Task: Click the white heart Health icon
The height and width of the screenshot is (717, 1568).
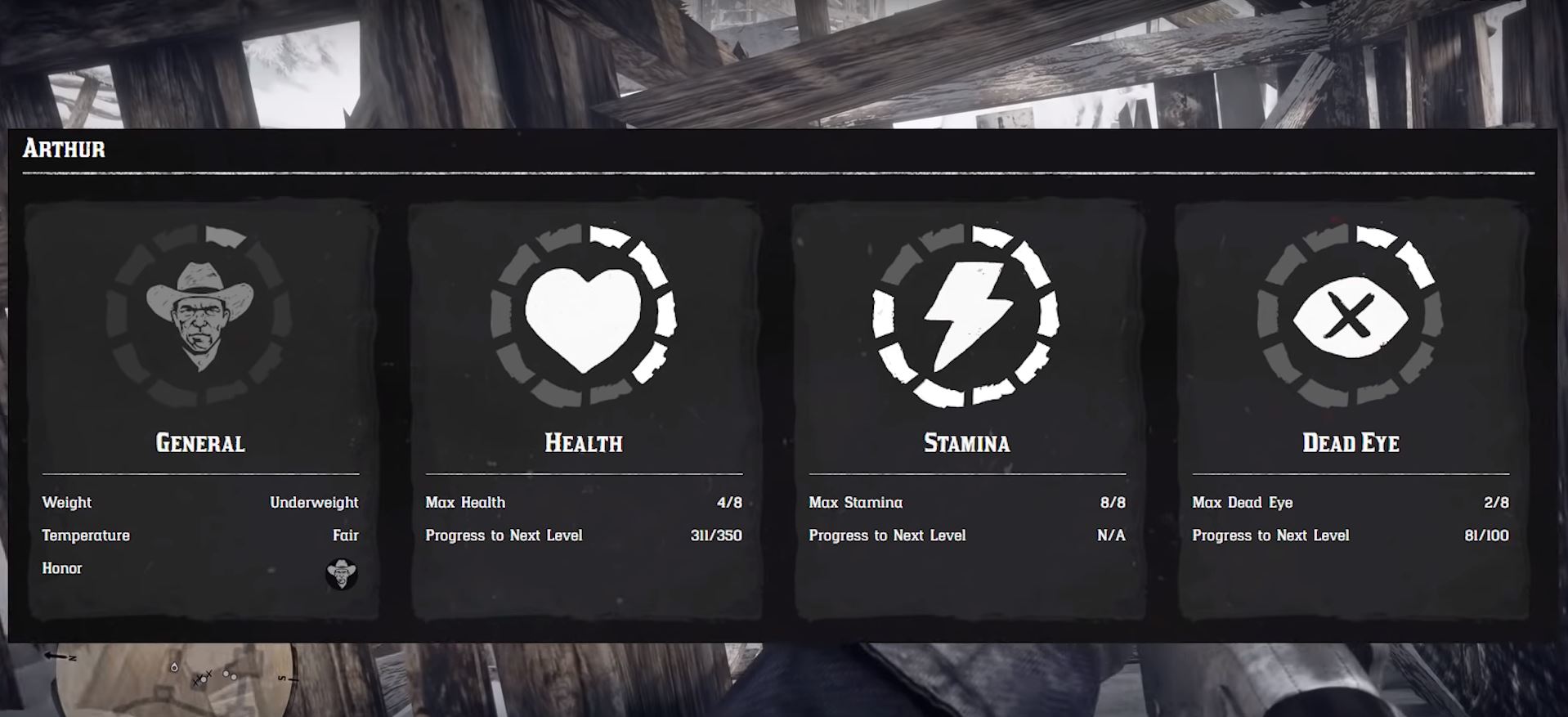Action: coord(584,315)
